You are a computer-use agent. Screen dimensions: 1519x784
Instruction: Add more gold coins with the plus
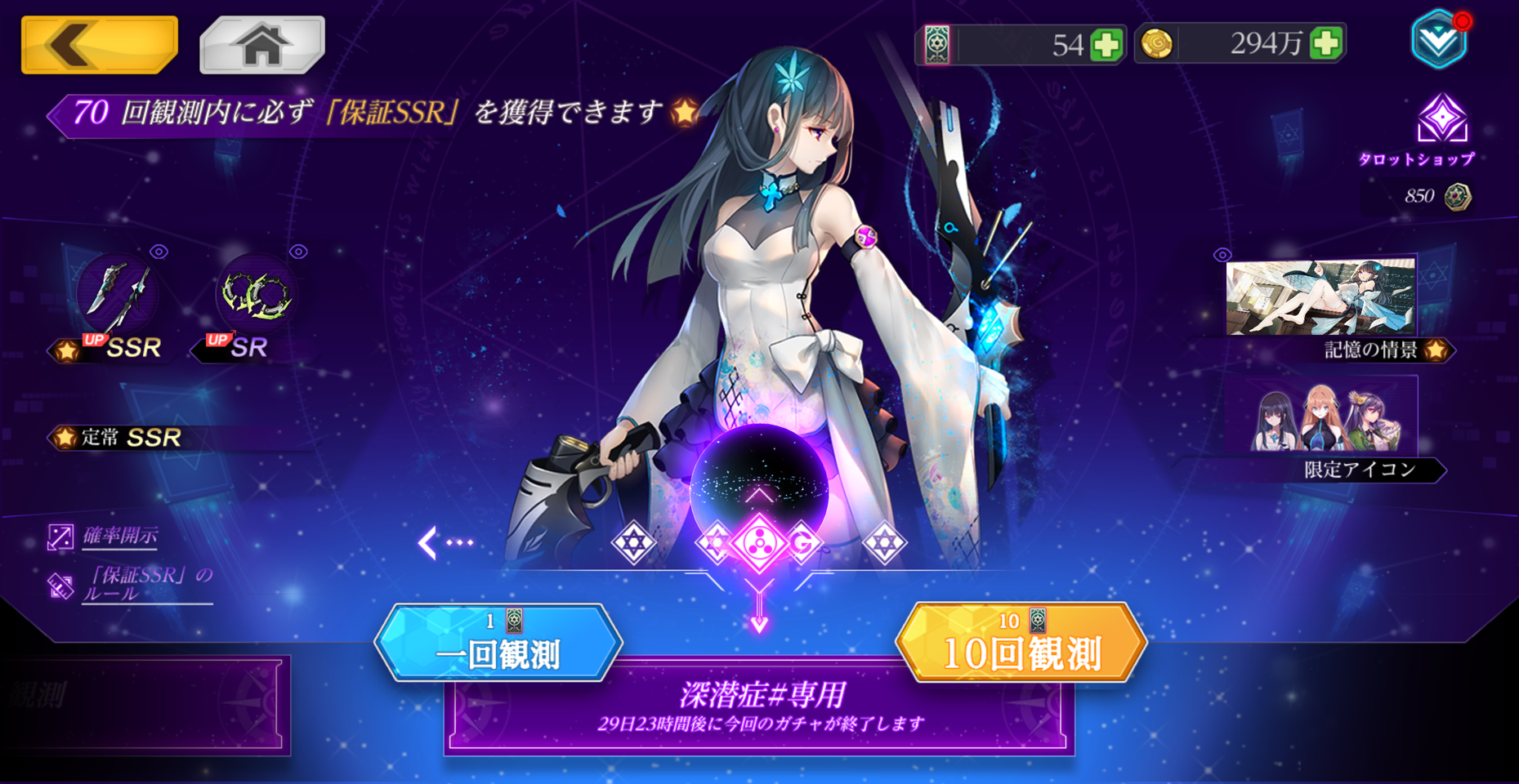(1325, 43)
